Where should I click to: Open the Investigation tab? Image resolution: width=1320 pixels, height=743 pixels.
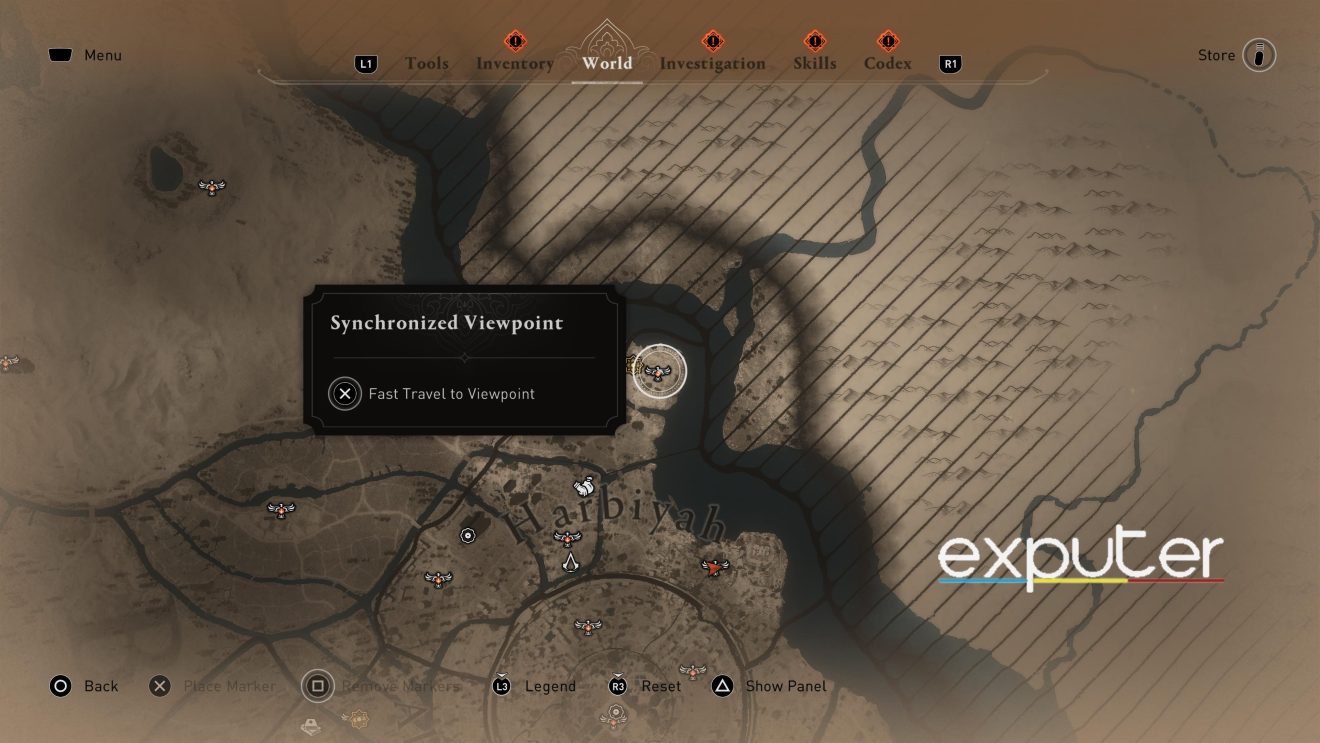point(712,63)
